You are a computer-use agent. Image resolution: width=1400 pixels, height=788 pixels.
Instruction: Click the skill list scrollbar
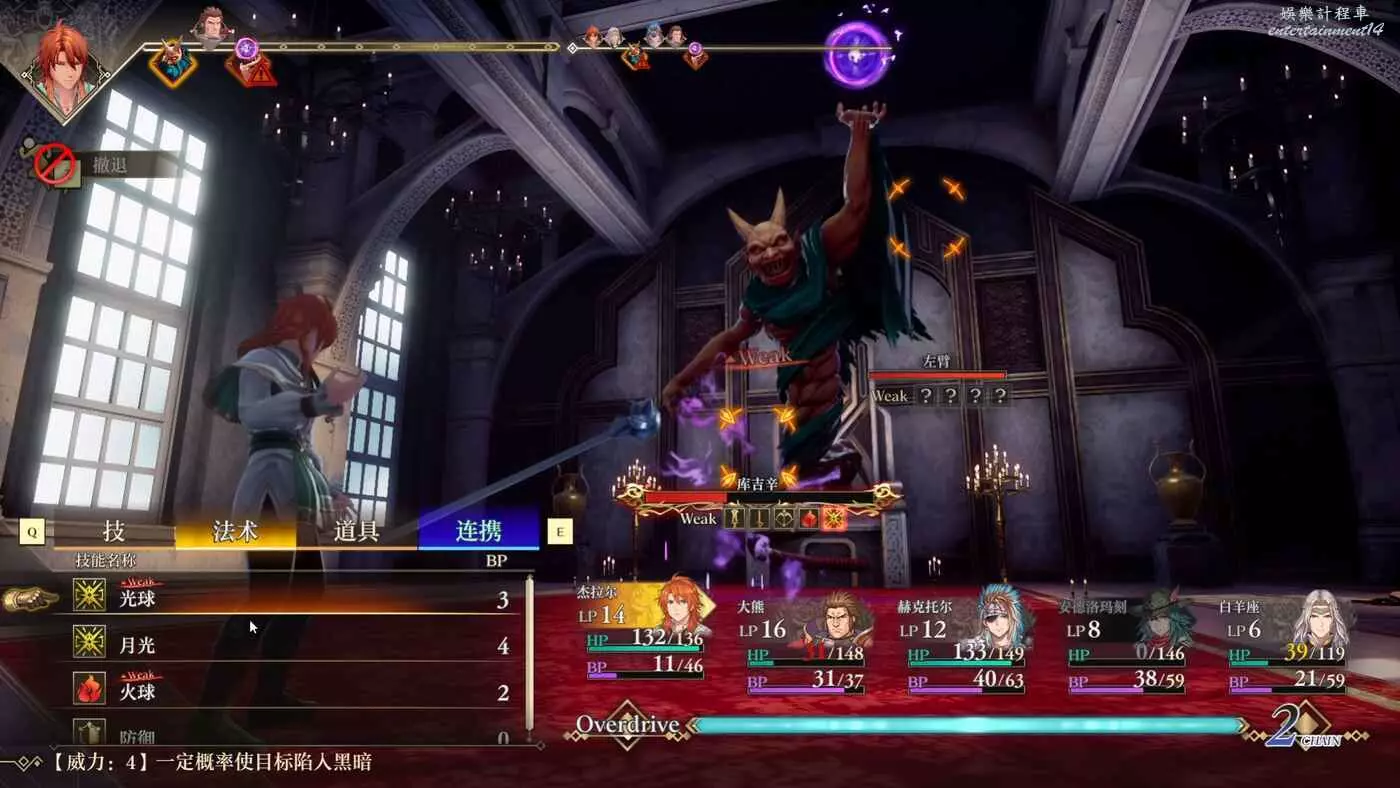point(530,655)
